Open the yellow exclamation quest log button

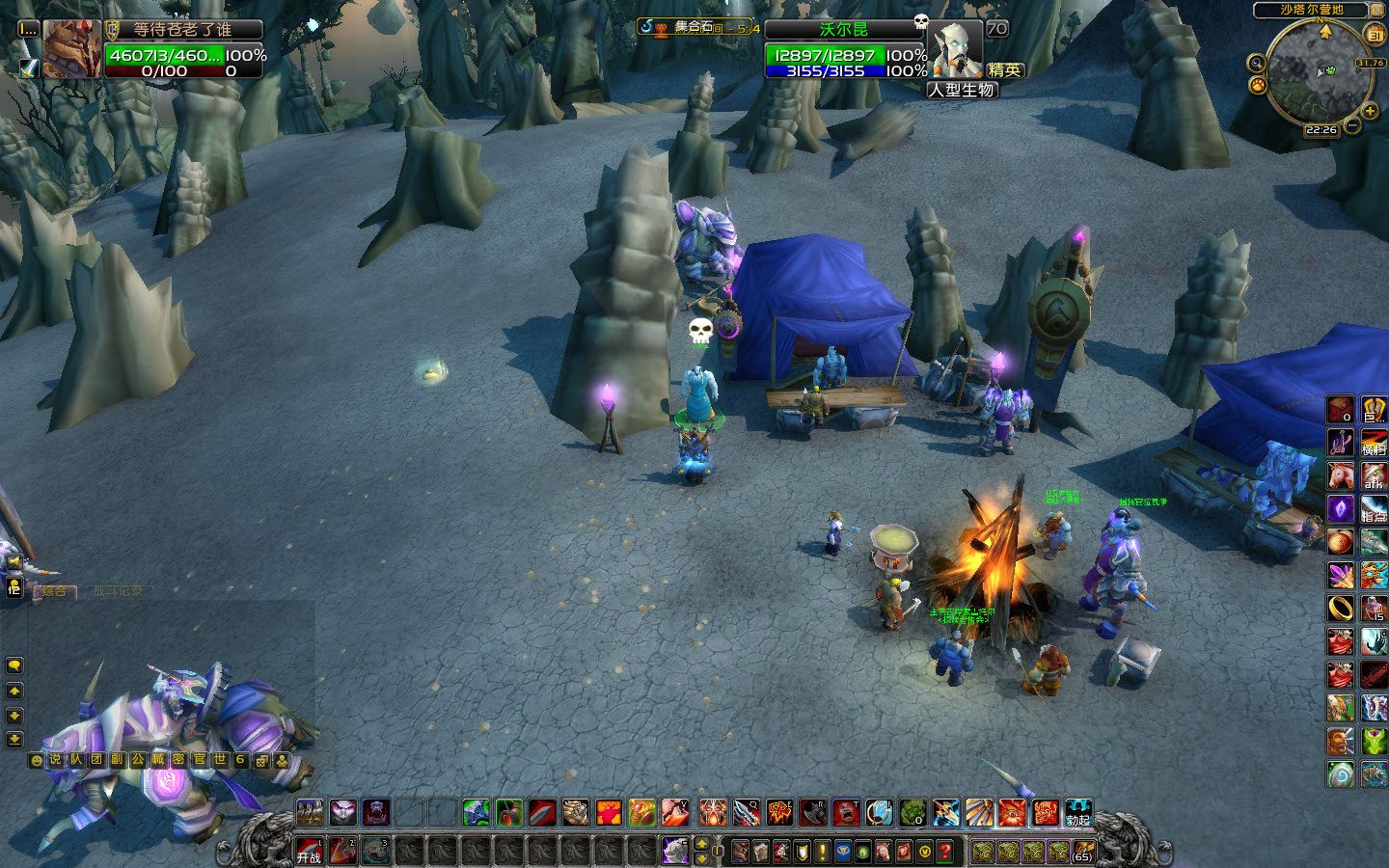tap(822, 851)
